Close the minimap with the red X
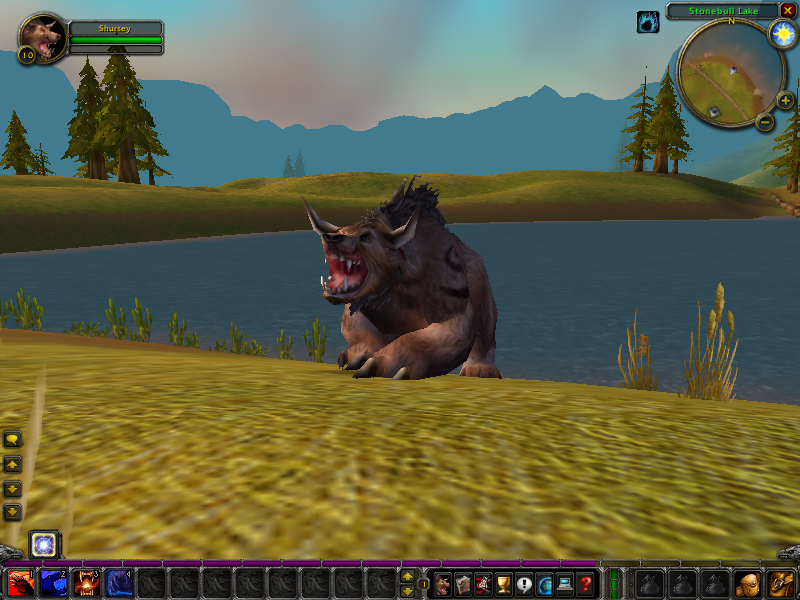 click(x=788, y=11)
